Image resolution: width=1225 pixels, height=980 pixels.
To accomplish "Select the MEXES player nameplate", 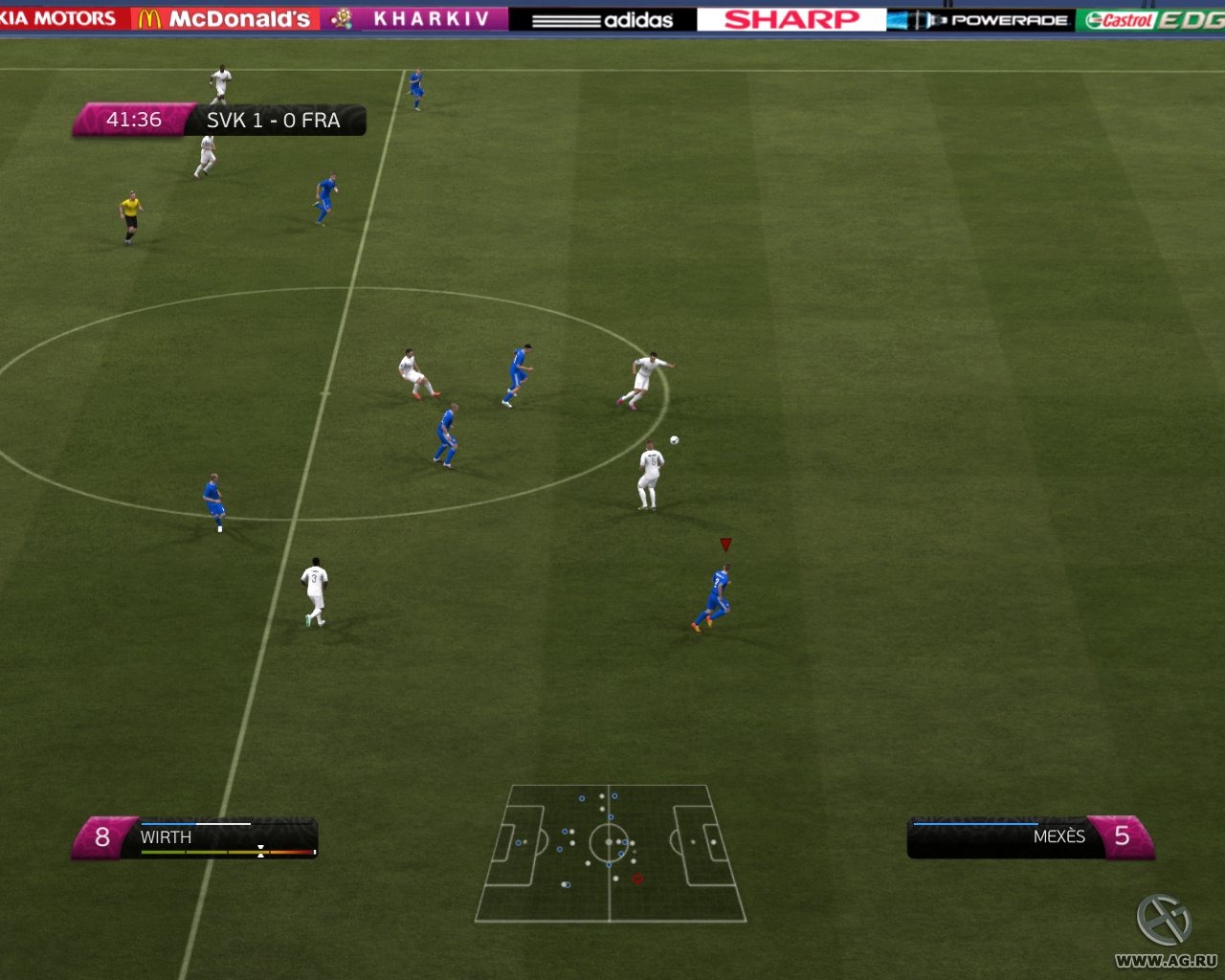I will coord(1057,836).
